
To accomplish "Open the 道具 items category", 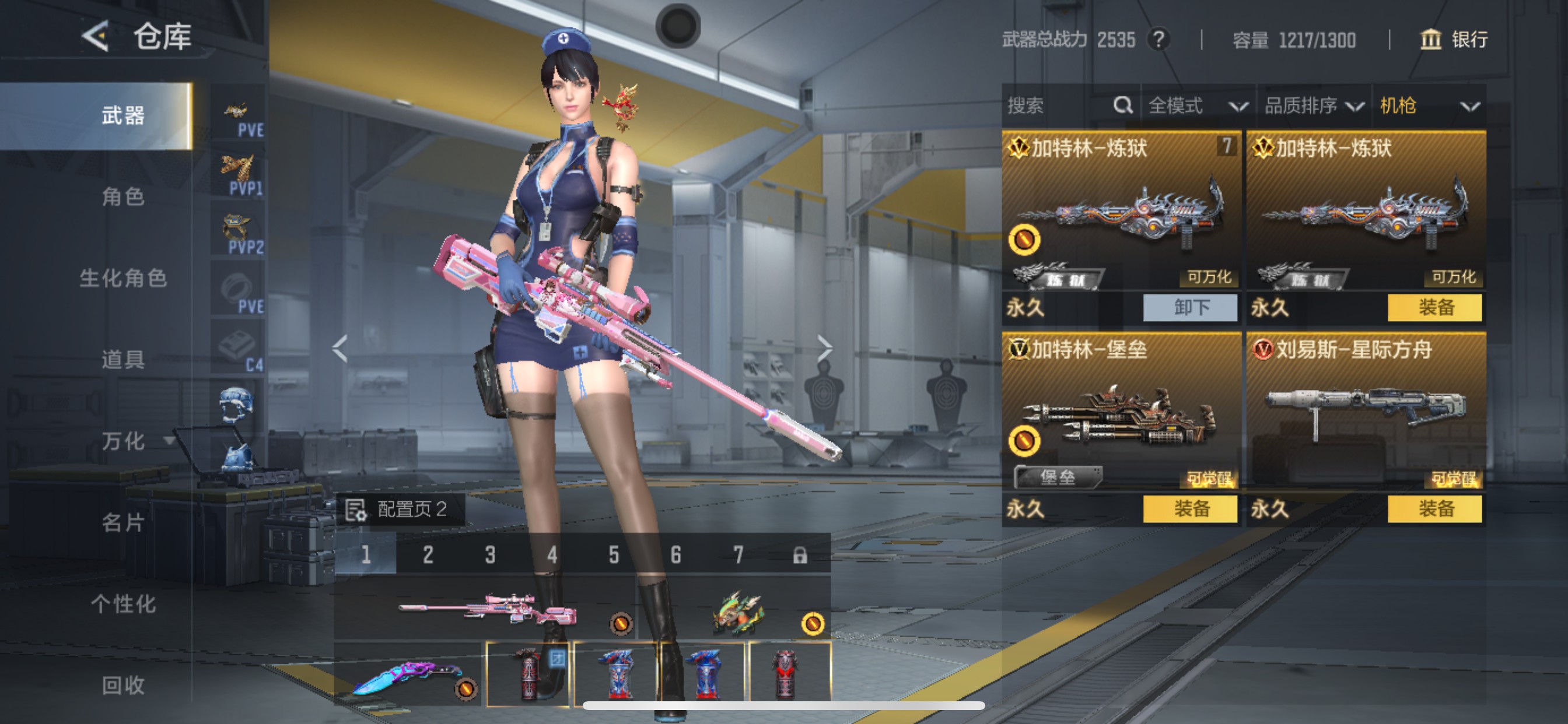I will coord(123,360).
